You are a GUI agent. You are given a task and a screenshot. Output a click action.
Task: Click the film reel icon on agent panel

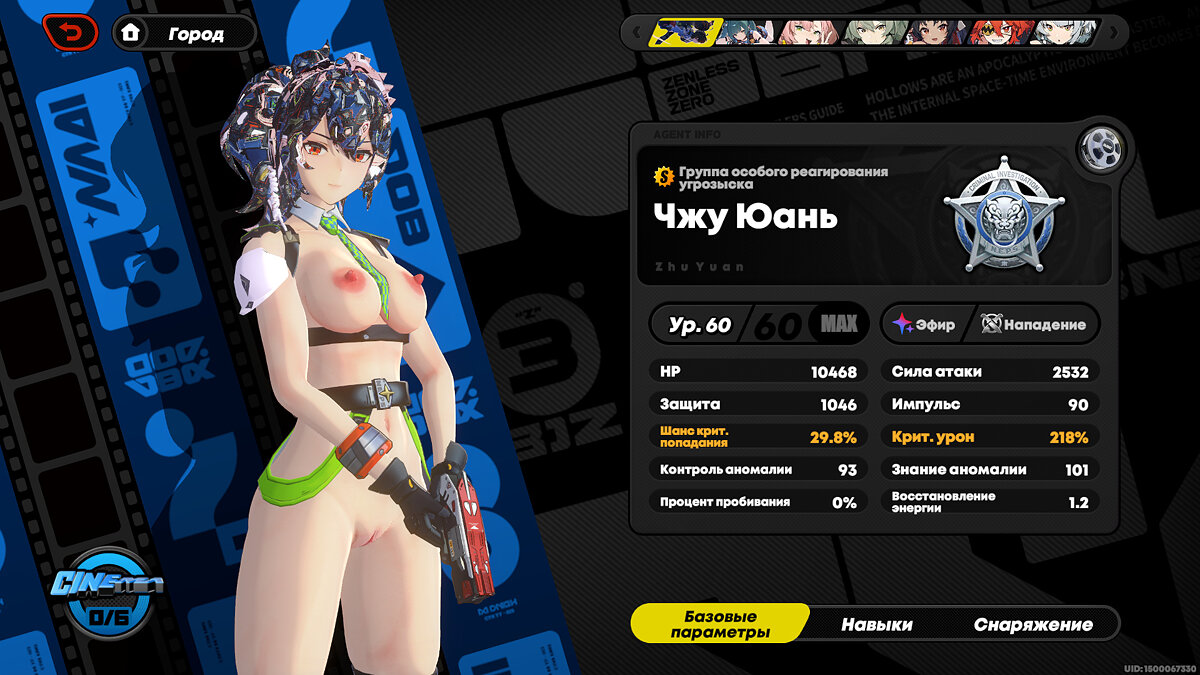1102,150
